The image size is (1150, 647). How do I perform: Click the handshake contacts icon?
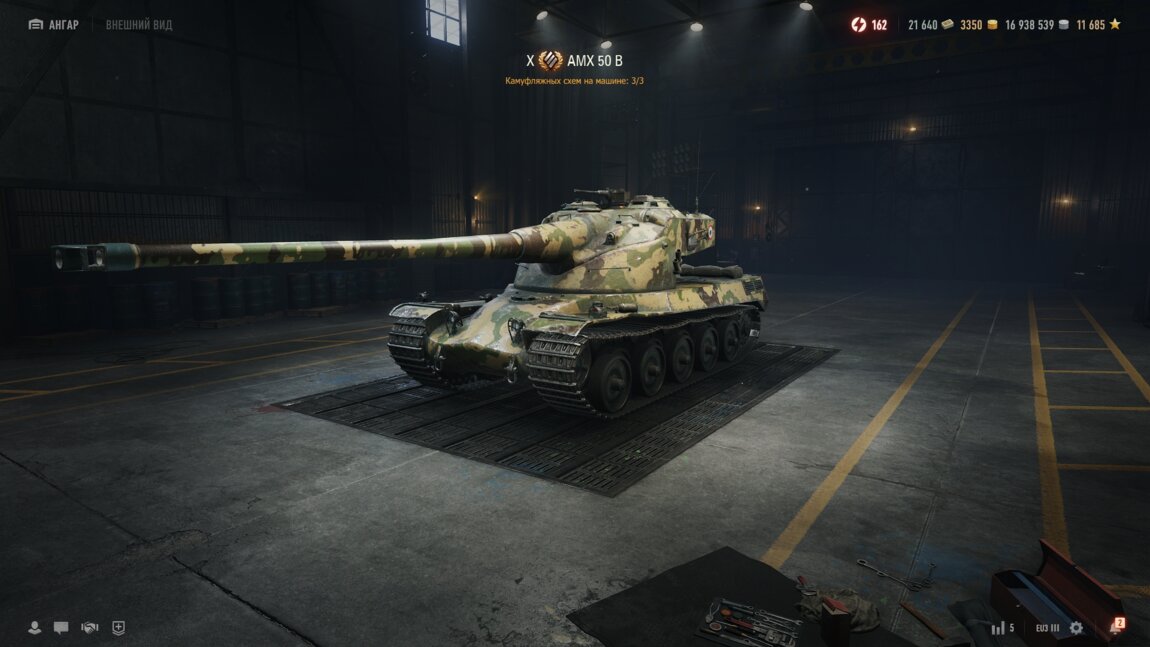(x=90, y=628)
